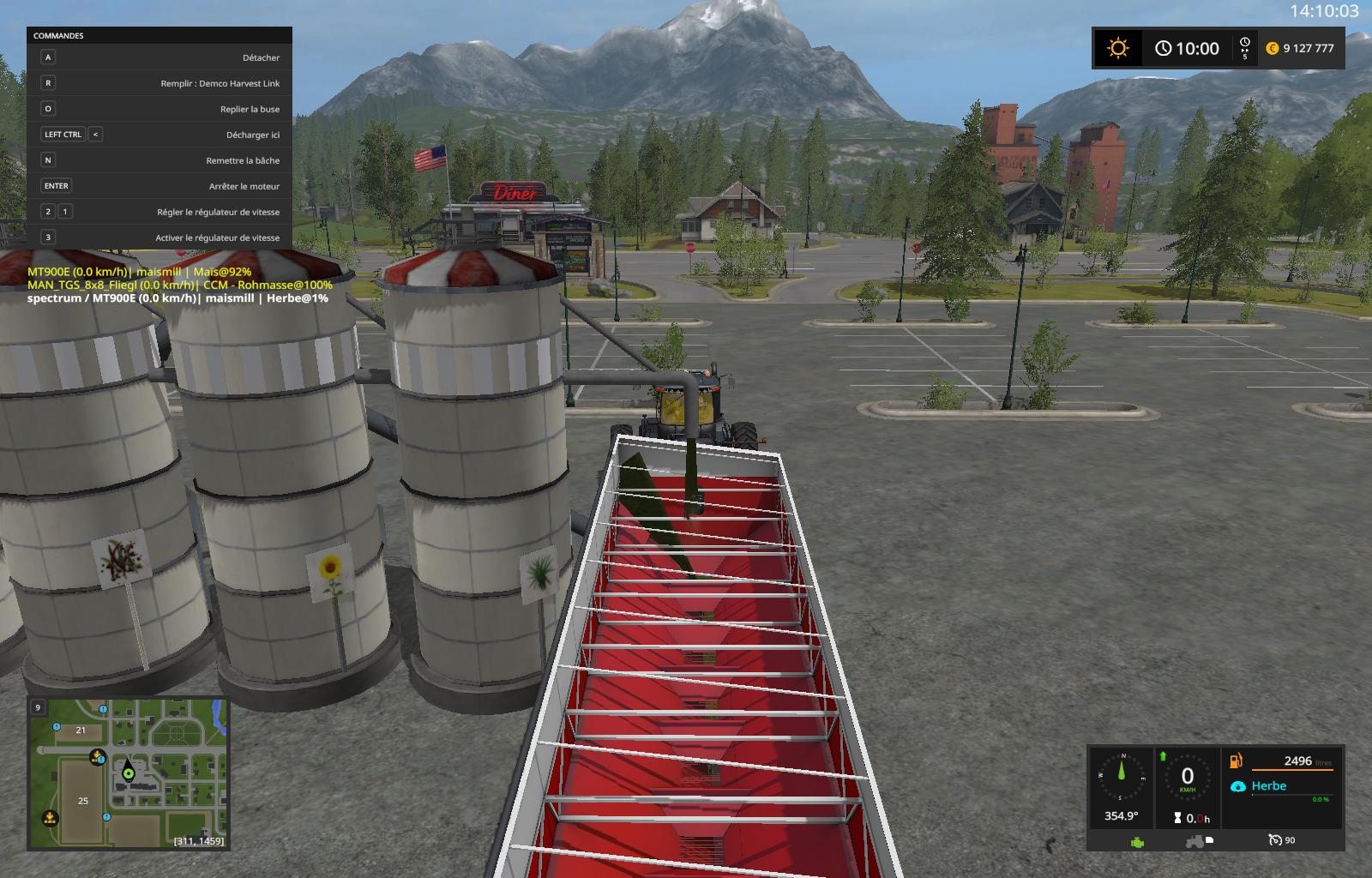Click the green engine status icon
The height and width of the screenshot is (878, 1372).
pyautogui.click(x=1137, y=841)
